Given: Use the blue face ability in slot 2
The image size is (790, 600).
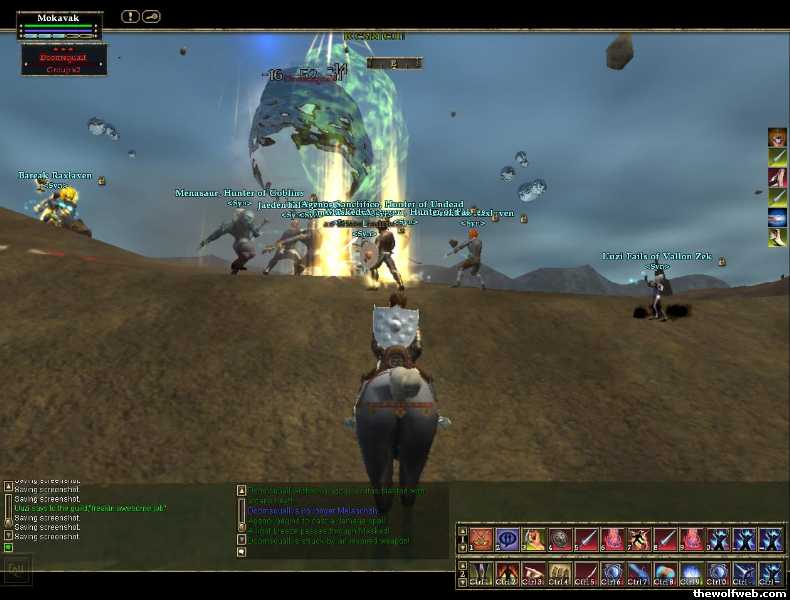Looking at the screenshot, I should 507,539.
